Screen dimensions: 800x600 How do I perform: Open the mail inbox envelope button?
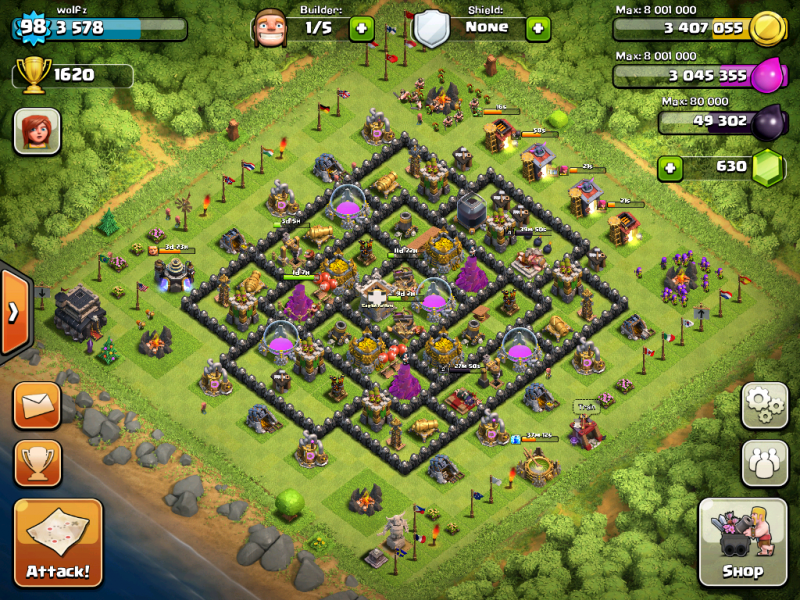coord(37,405)
